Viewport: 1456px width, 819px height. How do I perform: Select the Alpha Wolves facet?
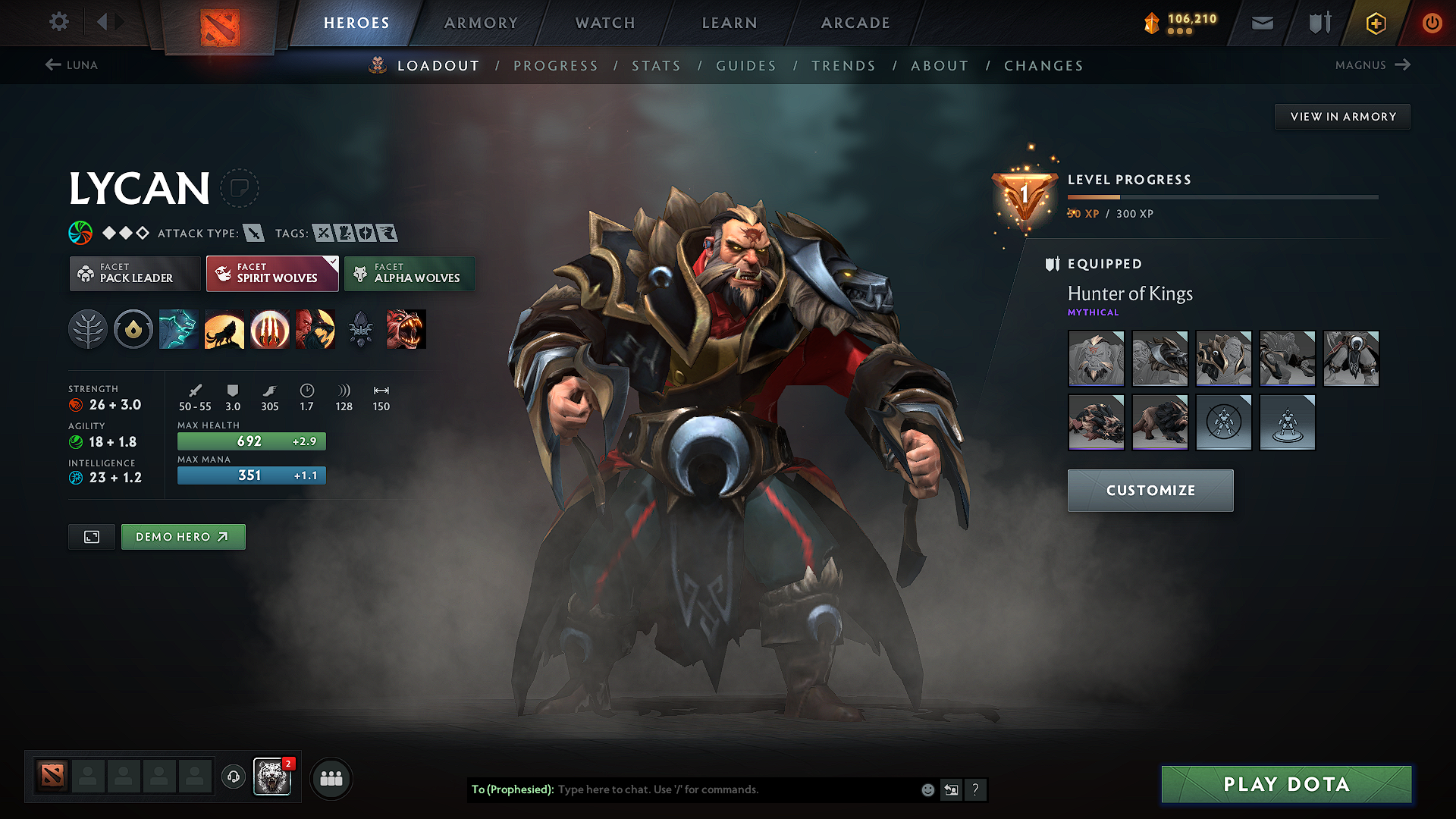pyautogui.click(x=409, y=274)
